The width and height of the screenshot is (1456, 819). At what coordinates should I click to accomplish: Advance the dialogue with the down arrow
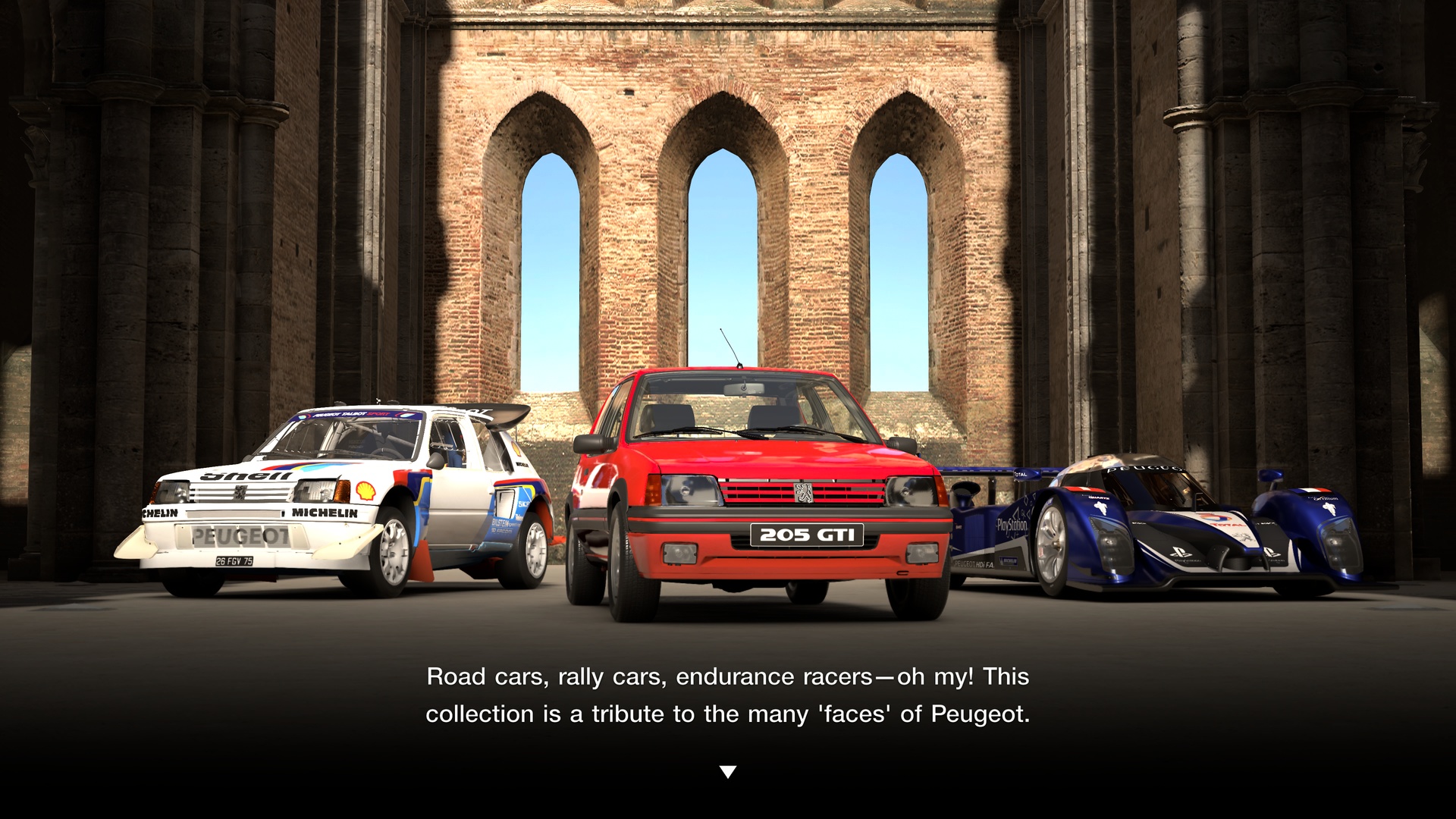click(728, 771)
